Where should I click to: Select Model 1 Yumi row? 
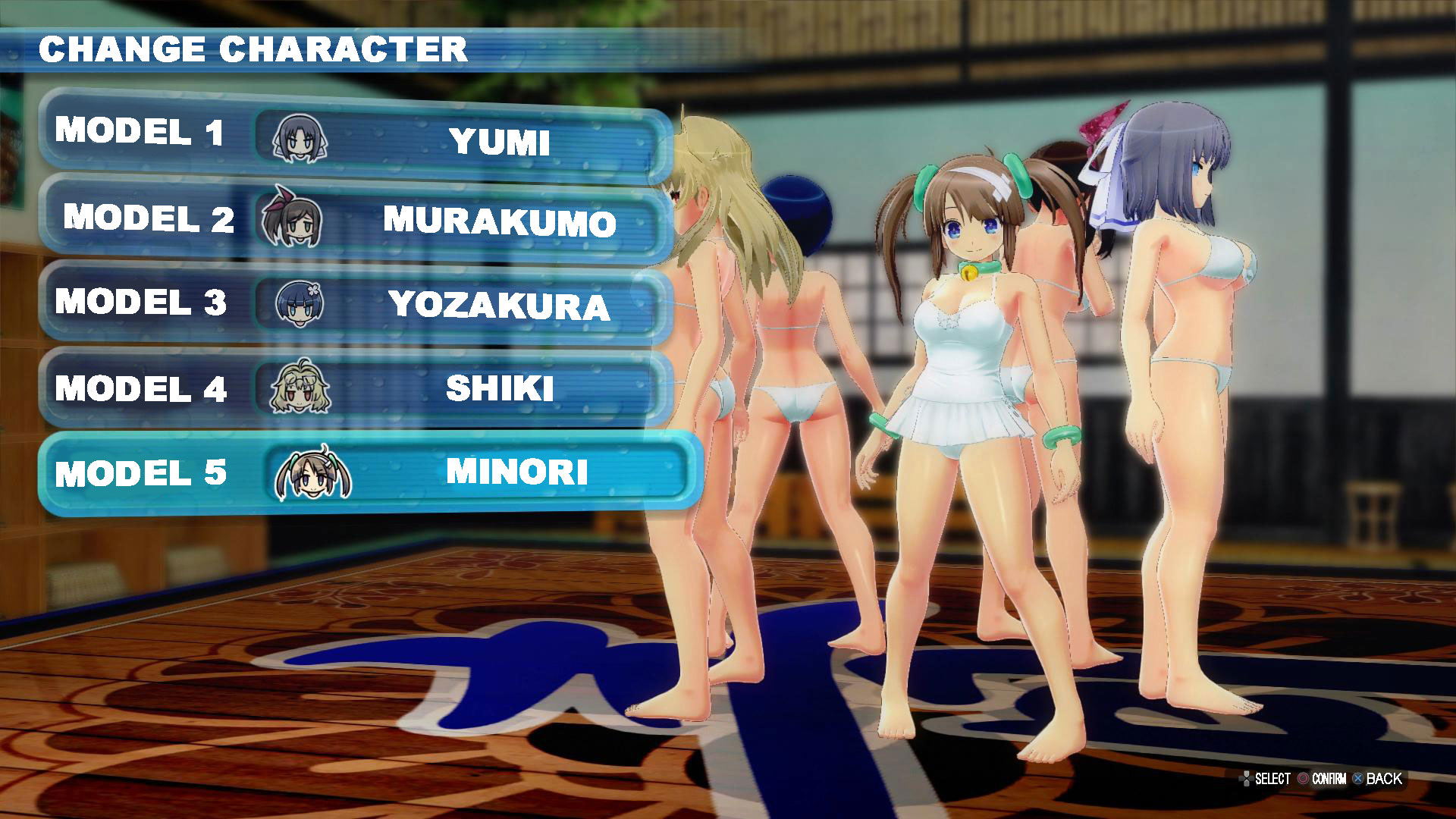click(355, 136)
